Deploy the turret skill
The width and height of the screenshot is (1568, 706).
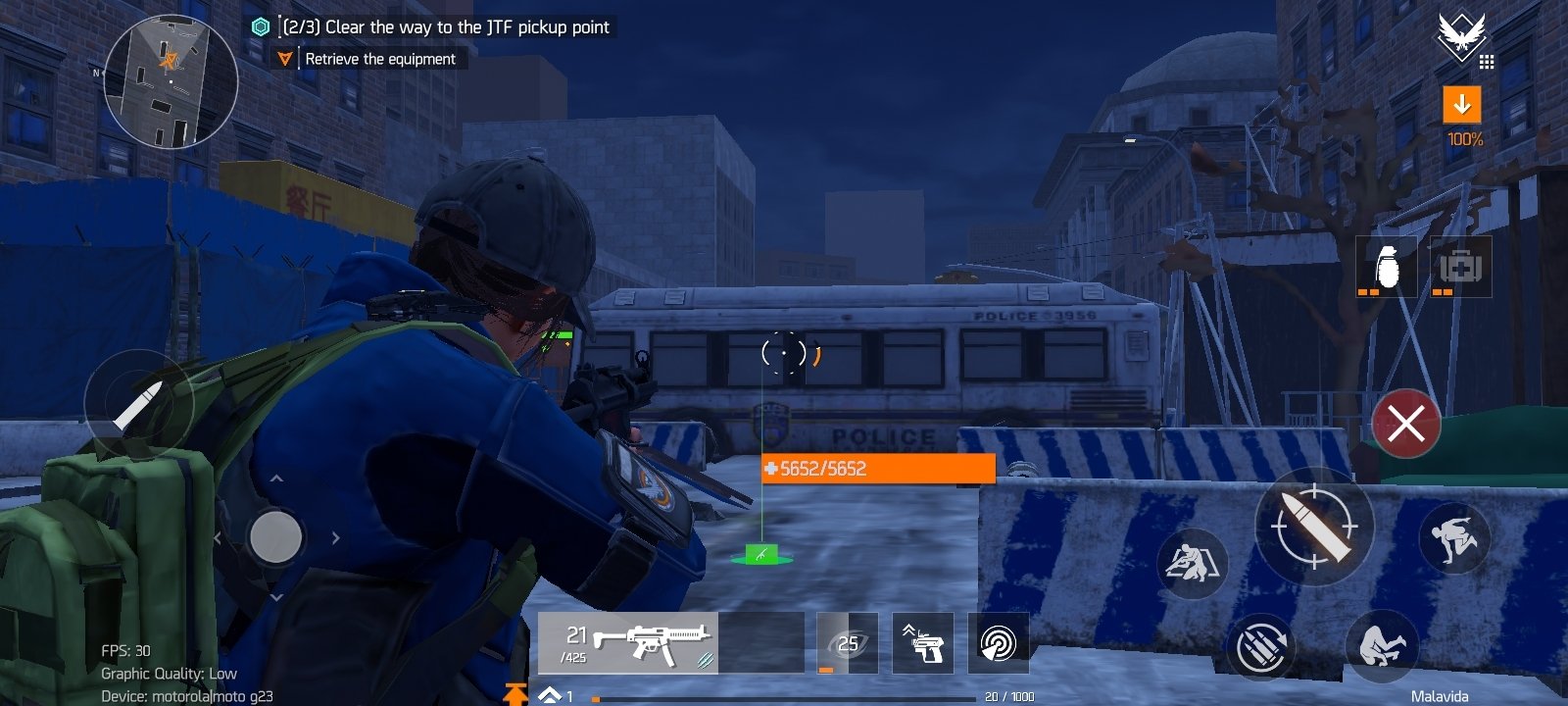click(x=923, y=643)
